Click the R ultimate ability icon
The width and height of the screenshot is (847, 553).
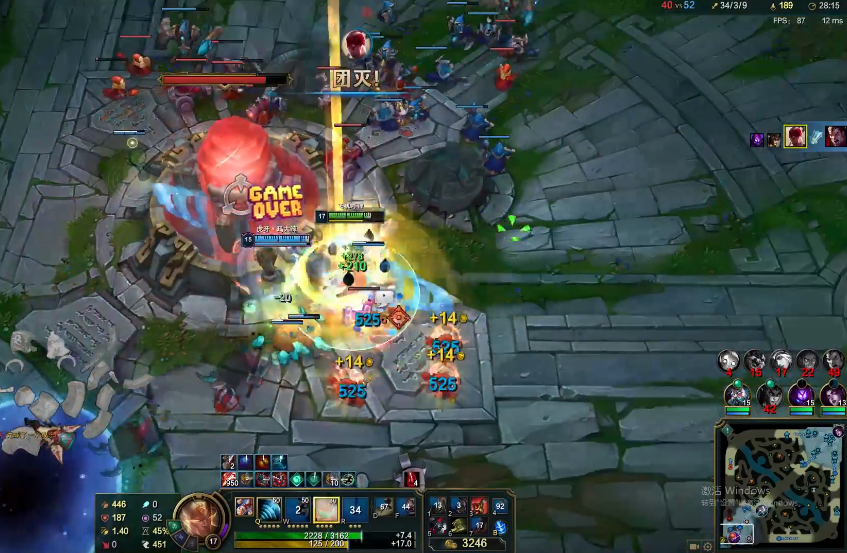(354, 508)
